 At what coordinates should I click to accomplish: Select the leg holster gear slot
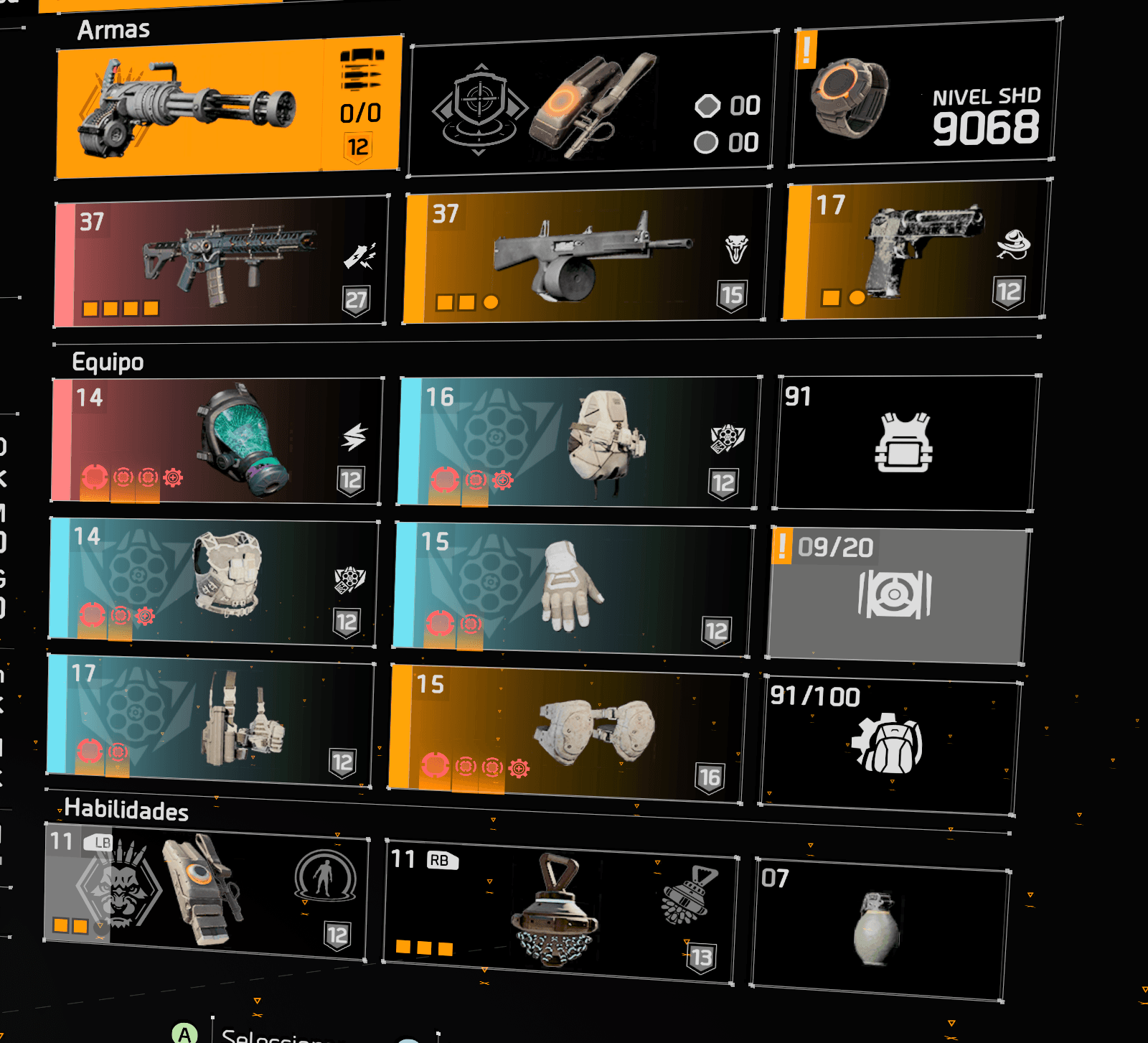coord(210,720)
